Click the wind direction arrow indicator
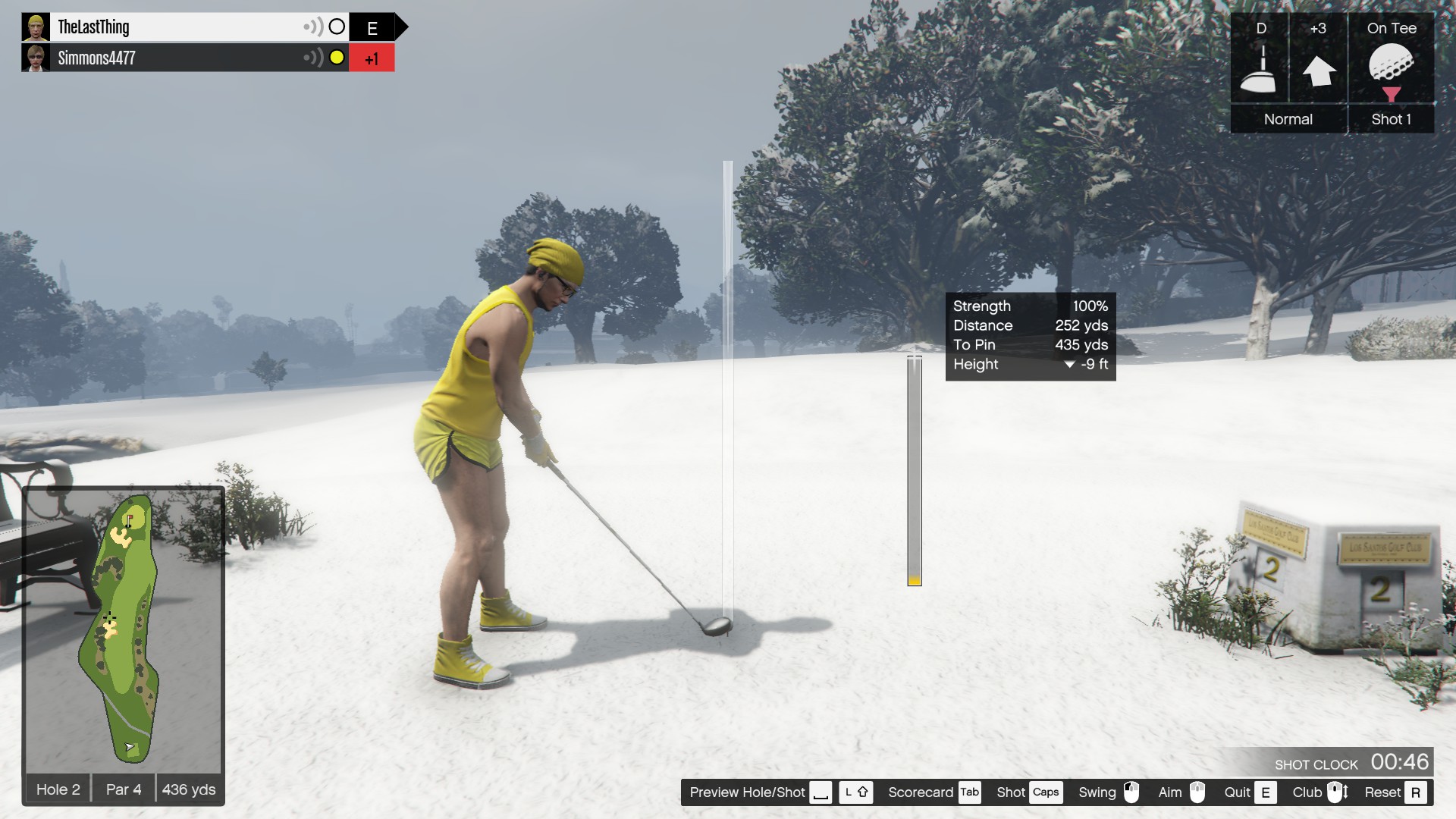This screenshot has width=1456, height=819. click(1319, 71)
